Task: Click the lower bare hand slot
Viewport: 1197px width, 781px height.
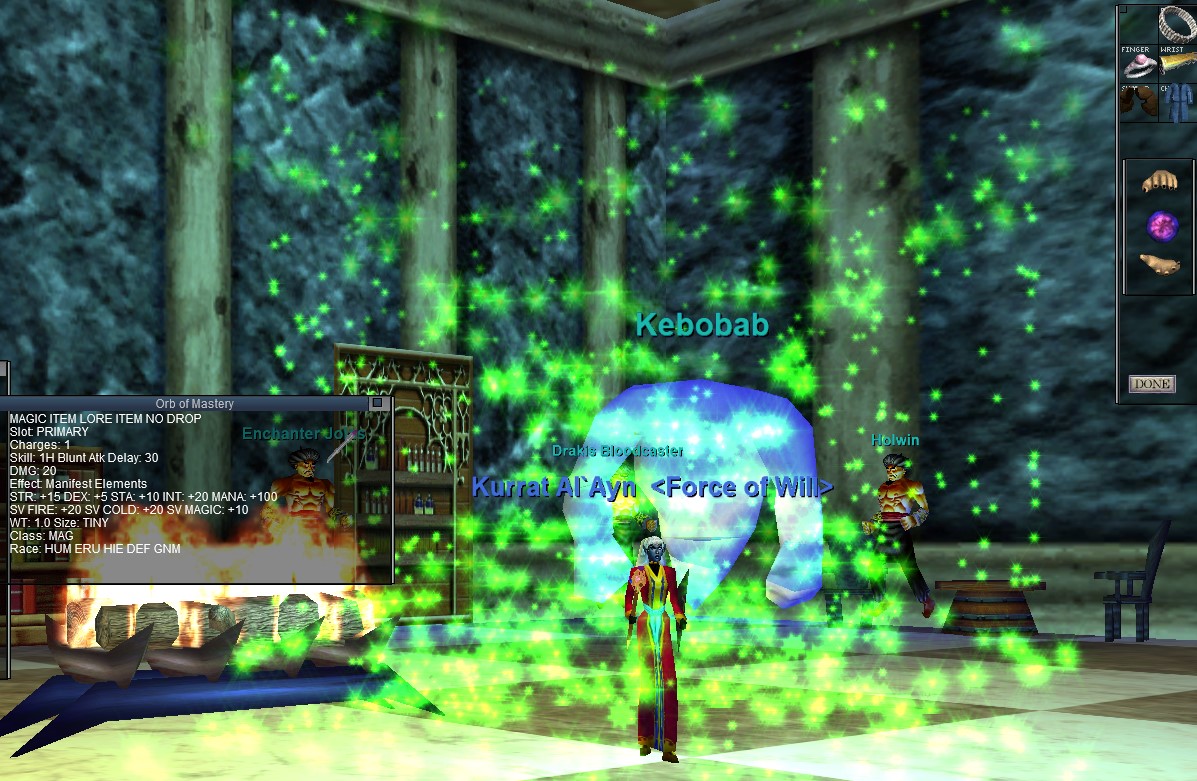Action: click(x=1159, y=264)
